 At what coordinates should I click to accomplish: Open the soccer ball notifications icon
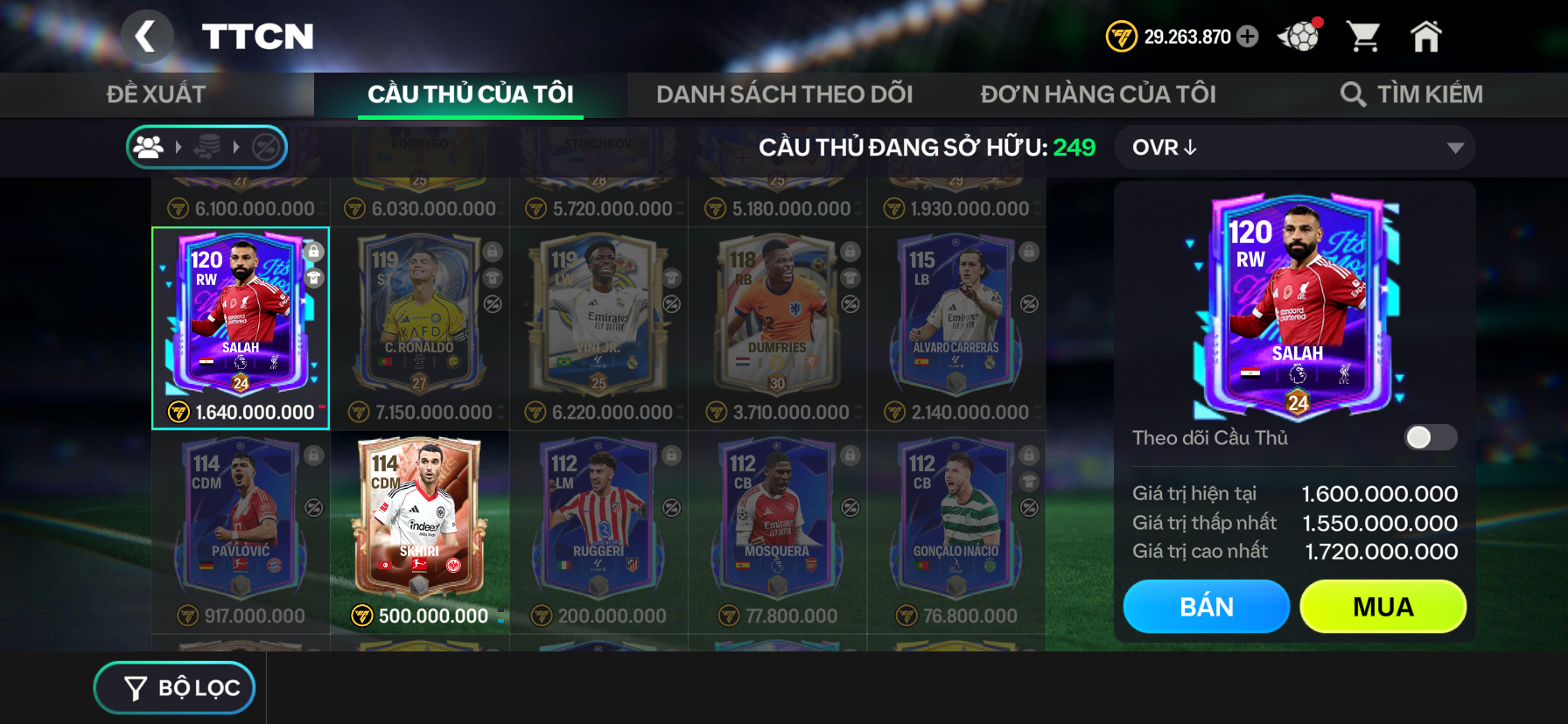tap(1299, 37)
